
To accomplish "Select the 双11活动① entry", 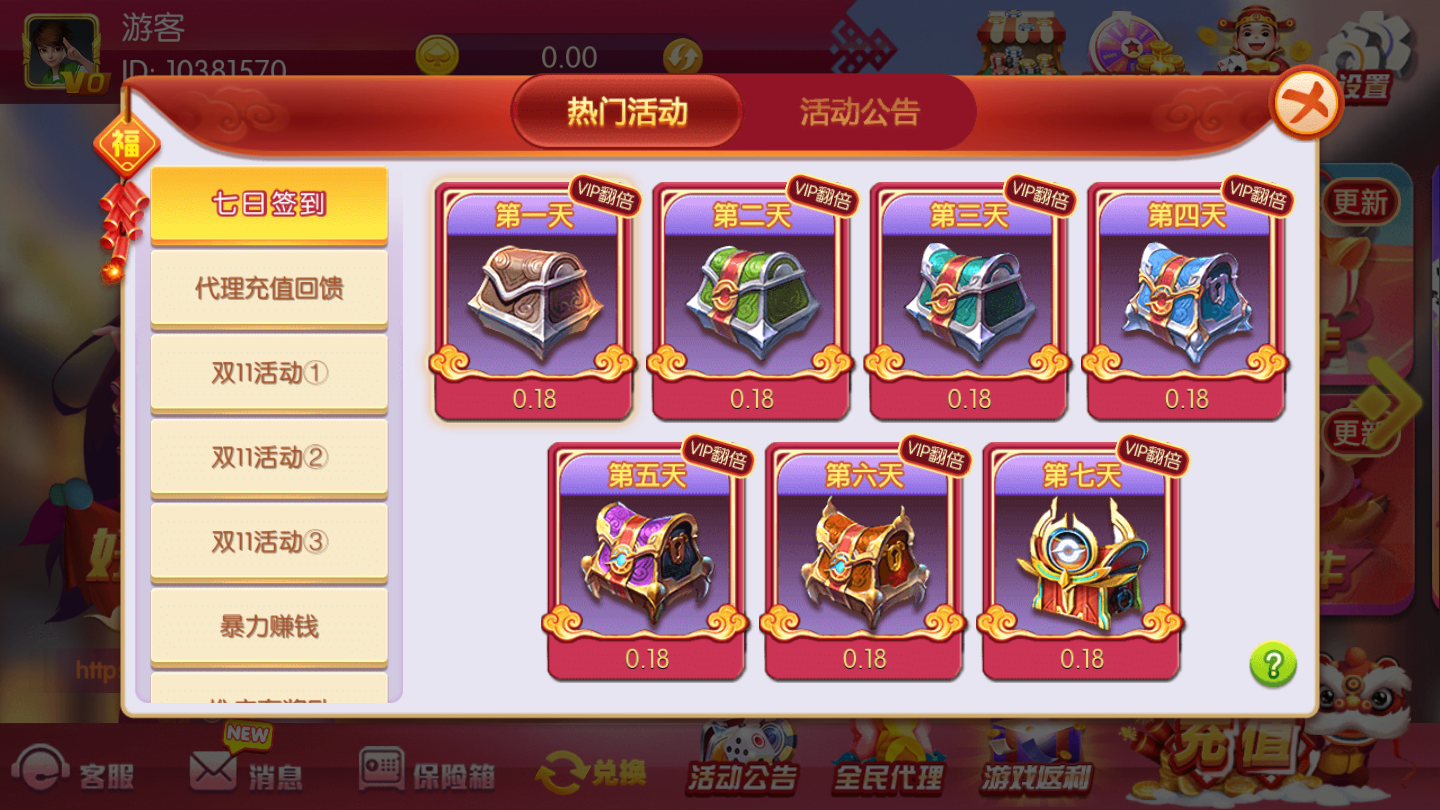I will point(268,372).
